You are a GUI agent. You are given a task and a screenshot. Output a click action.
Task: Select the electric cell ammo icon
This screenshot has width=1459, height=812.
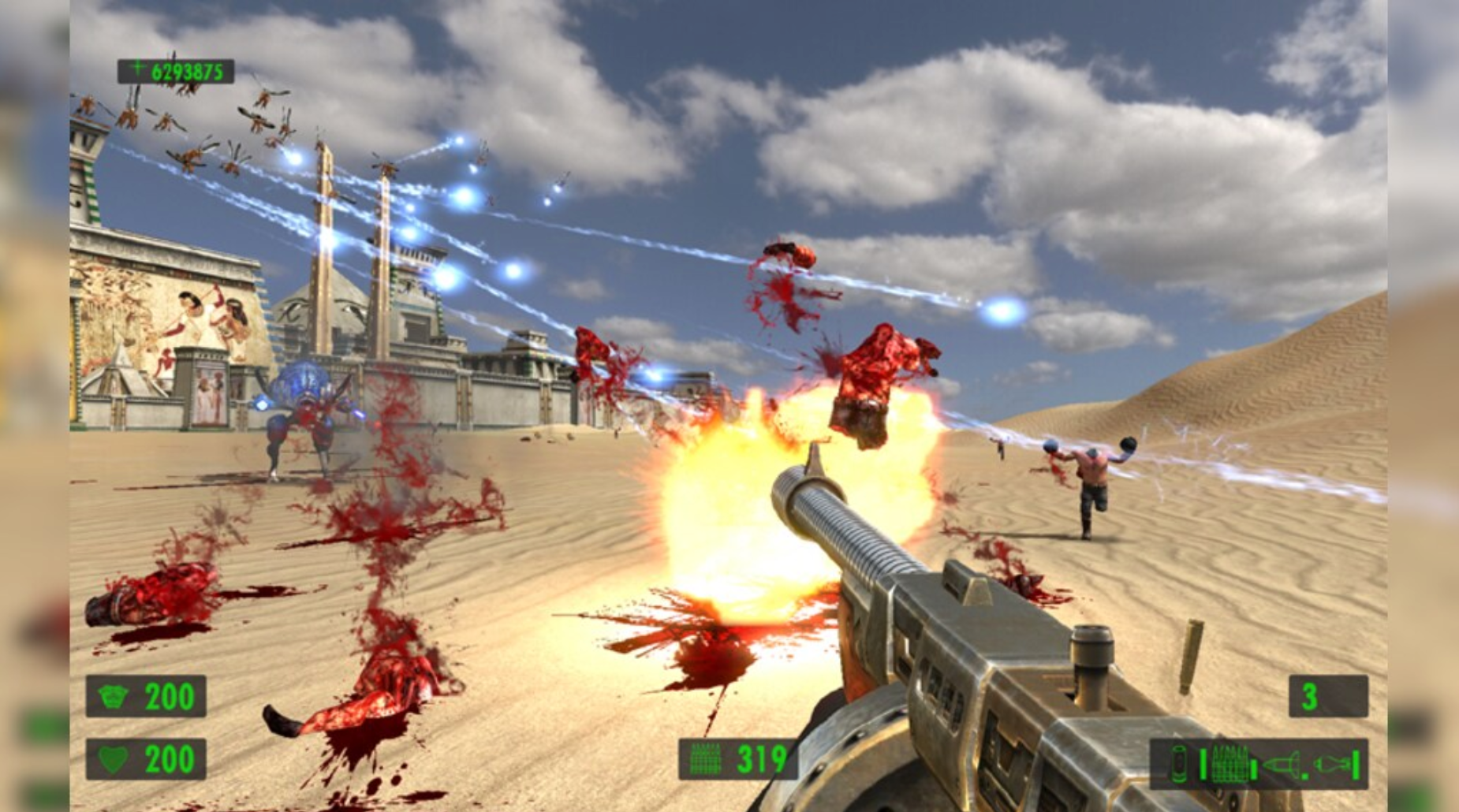click(1179, 765)
